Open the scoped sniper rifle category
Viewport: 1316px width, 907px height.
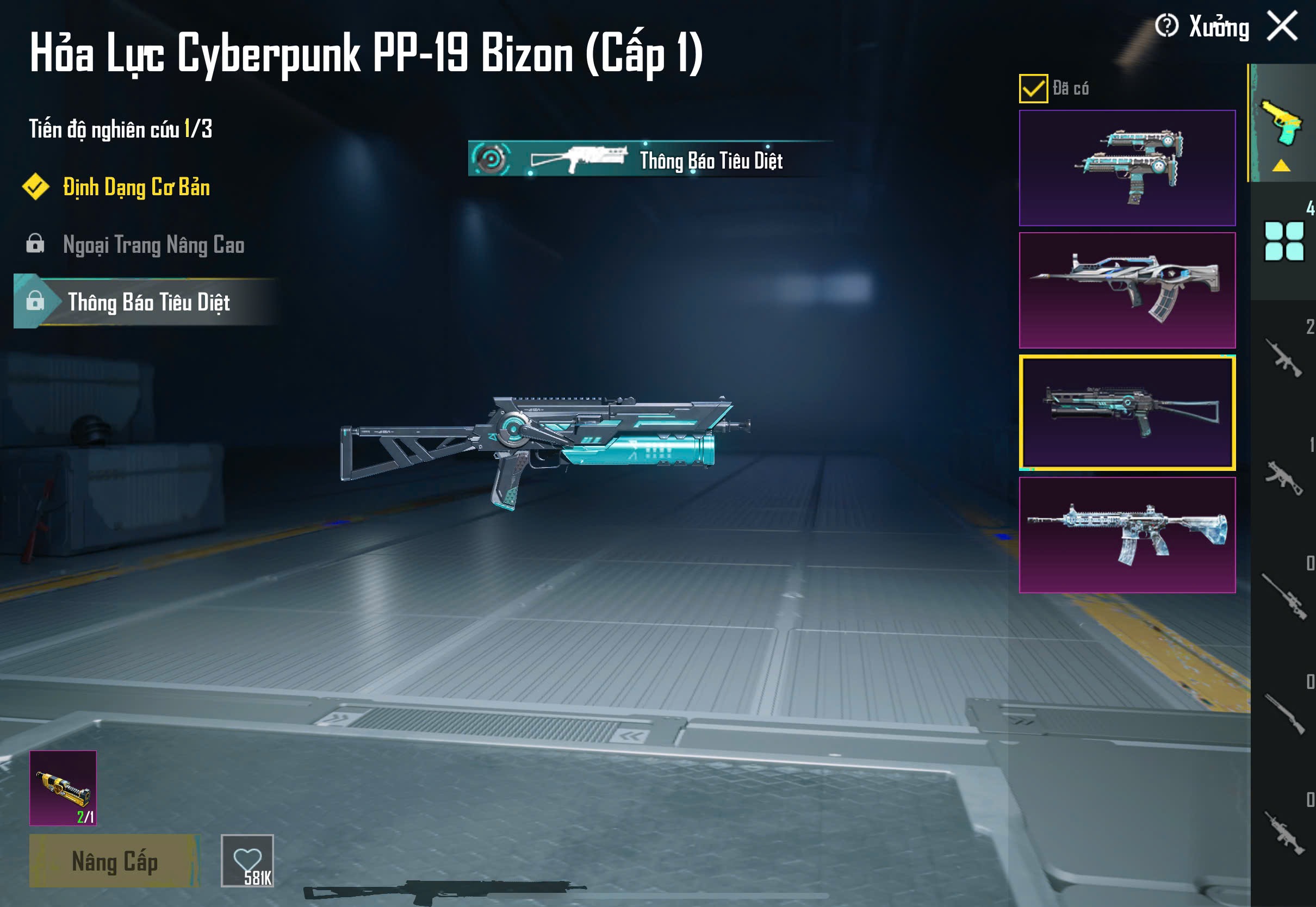tap(1283, 595)
